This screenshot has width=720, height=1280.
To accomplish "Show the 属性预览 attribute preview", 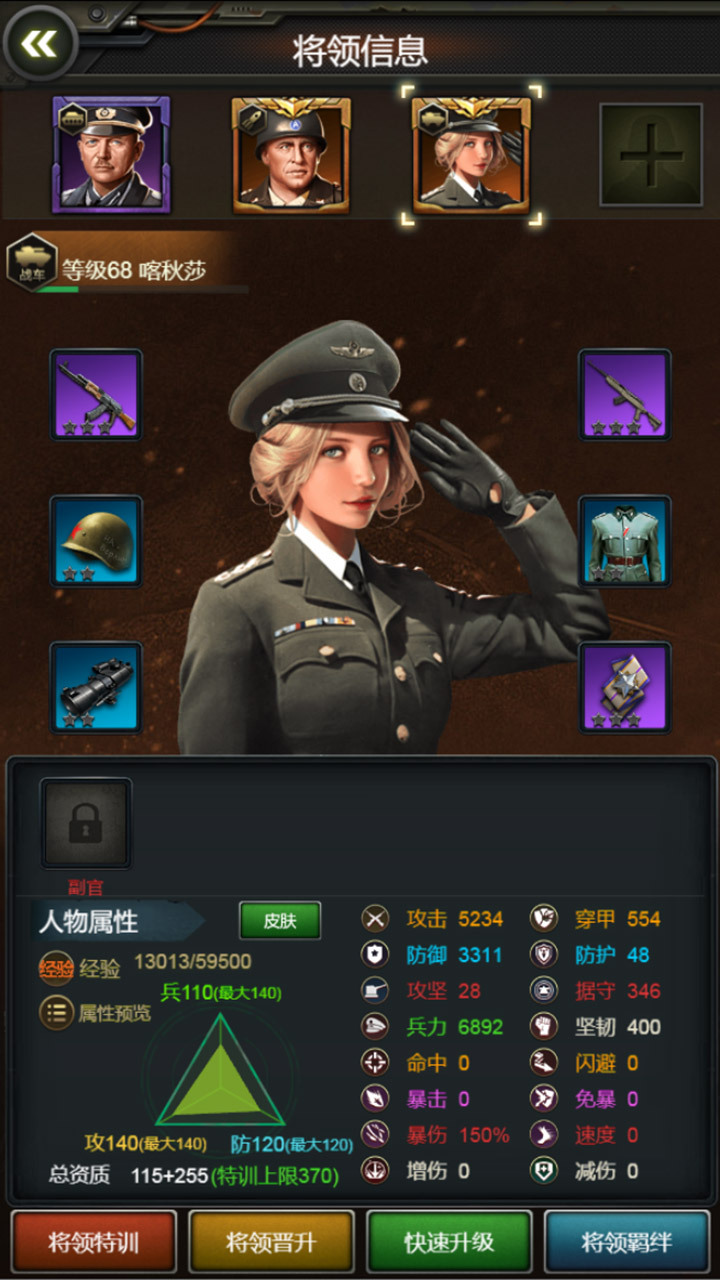I will 57,1012.
